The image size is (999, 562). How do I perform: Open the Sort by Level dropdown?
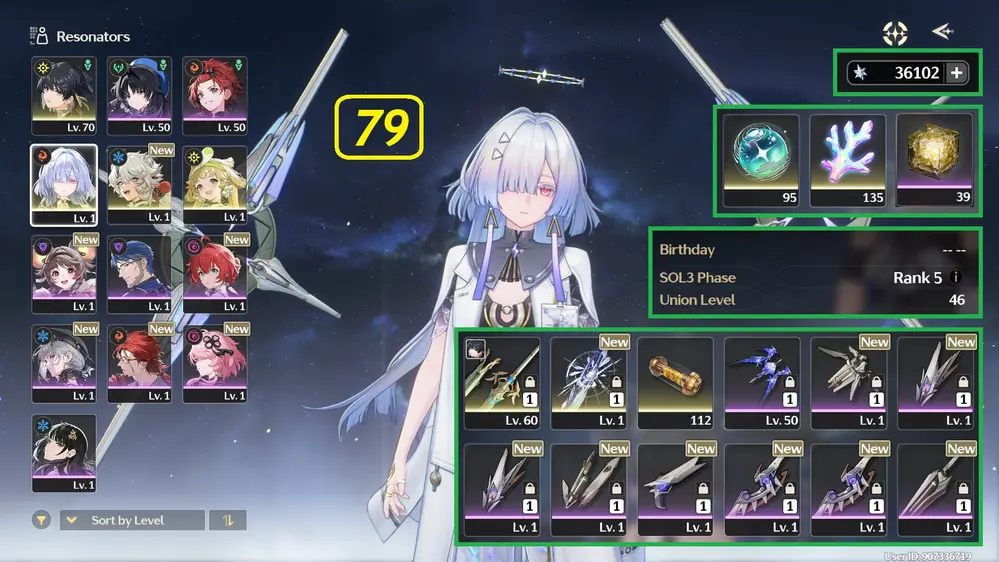132,520
